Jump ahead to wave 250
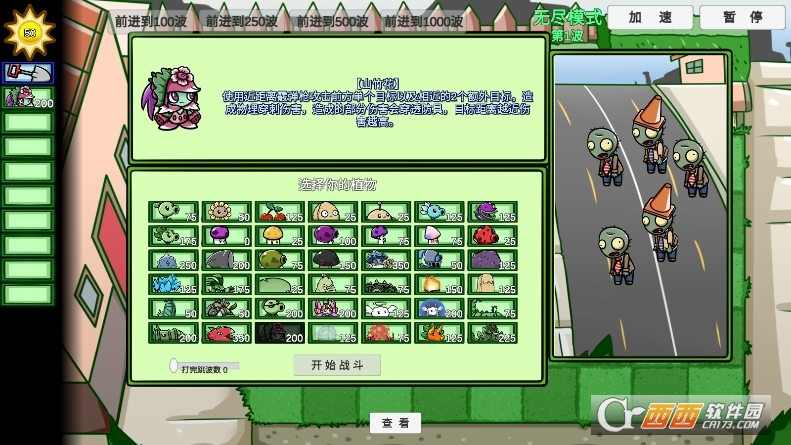 (241, 21)
